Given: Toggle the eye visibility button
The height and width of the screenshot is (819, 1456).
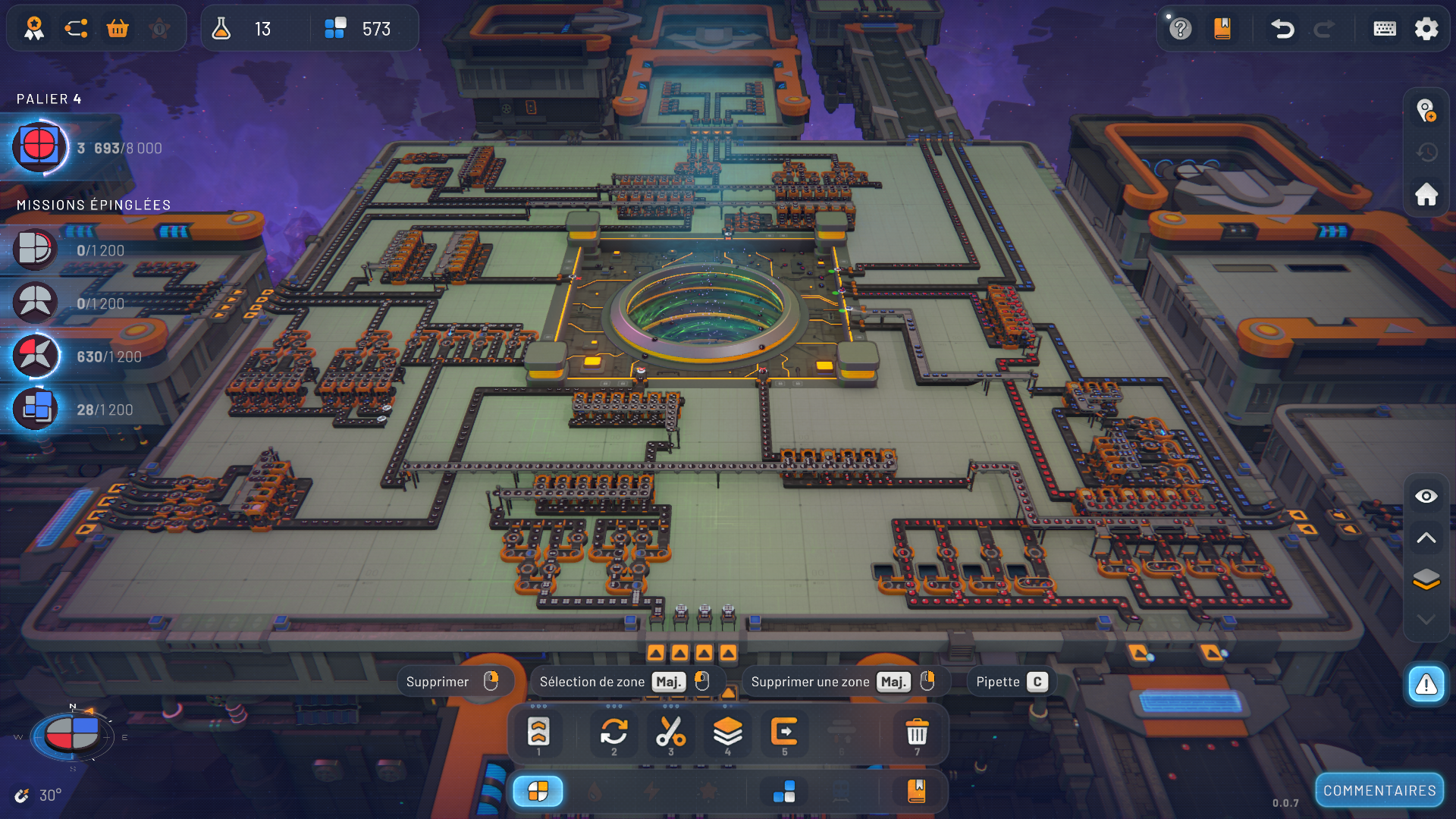Looking at the screenshot, I should [x=1426, y=496].
